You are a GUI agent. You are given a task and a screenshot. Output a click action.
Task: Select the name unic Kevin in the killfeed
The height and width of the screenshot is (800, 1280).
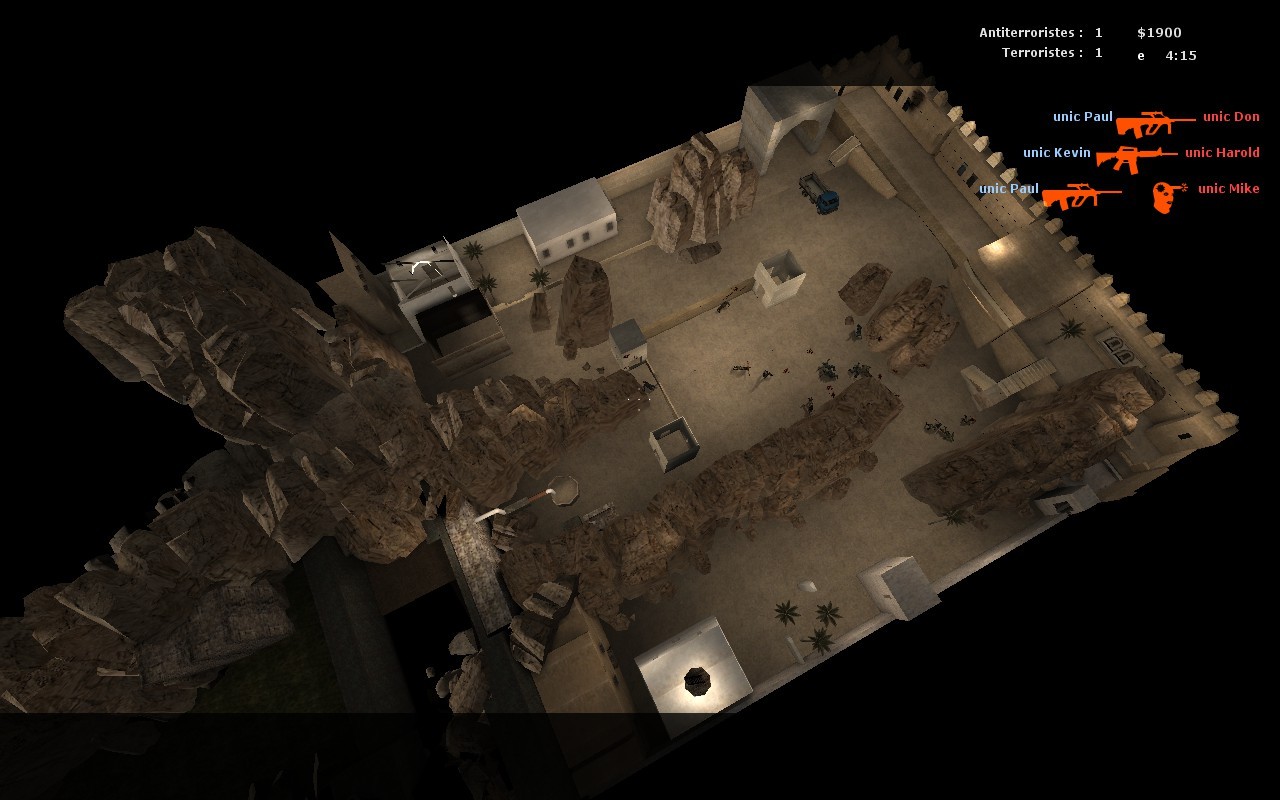tap(1058, 153)
